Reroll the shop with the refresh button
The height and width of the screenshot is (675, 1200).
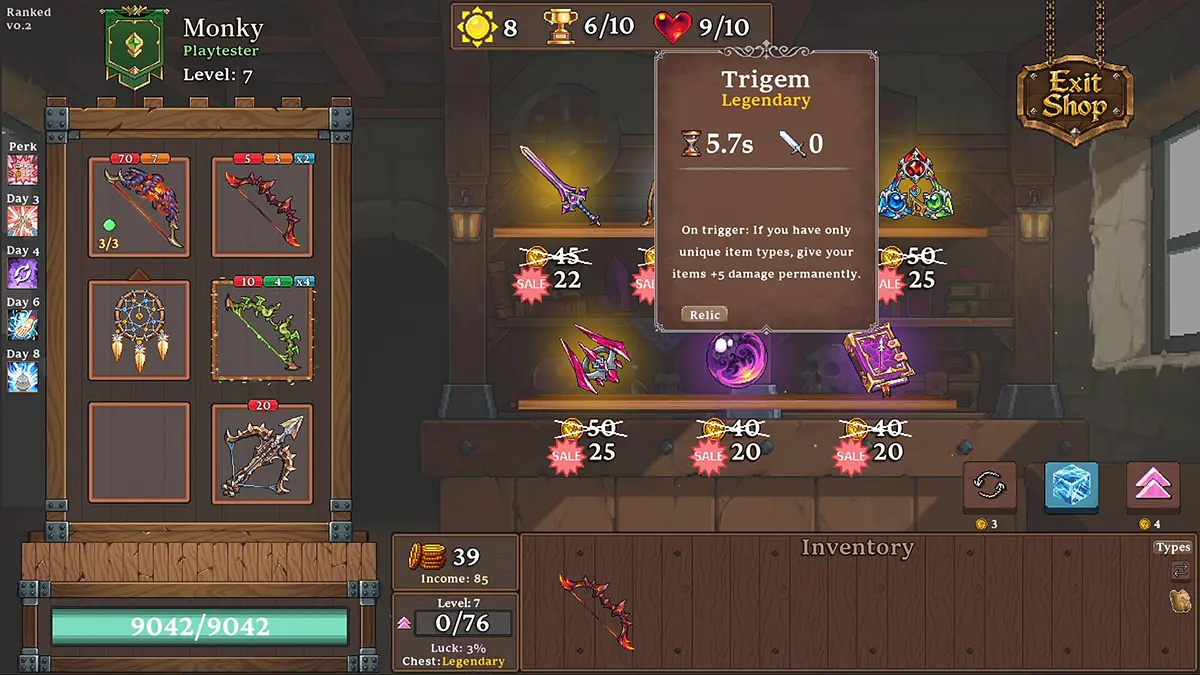[989, 487]
